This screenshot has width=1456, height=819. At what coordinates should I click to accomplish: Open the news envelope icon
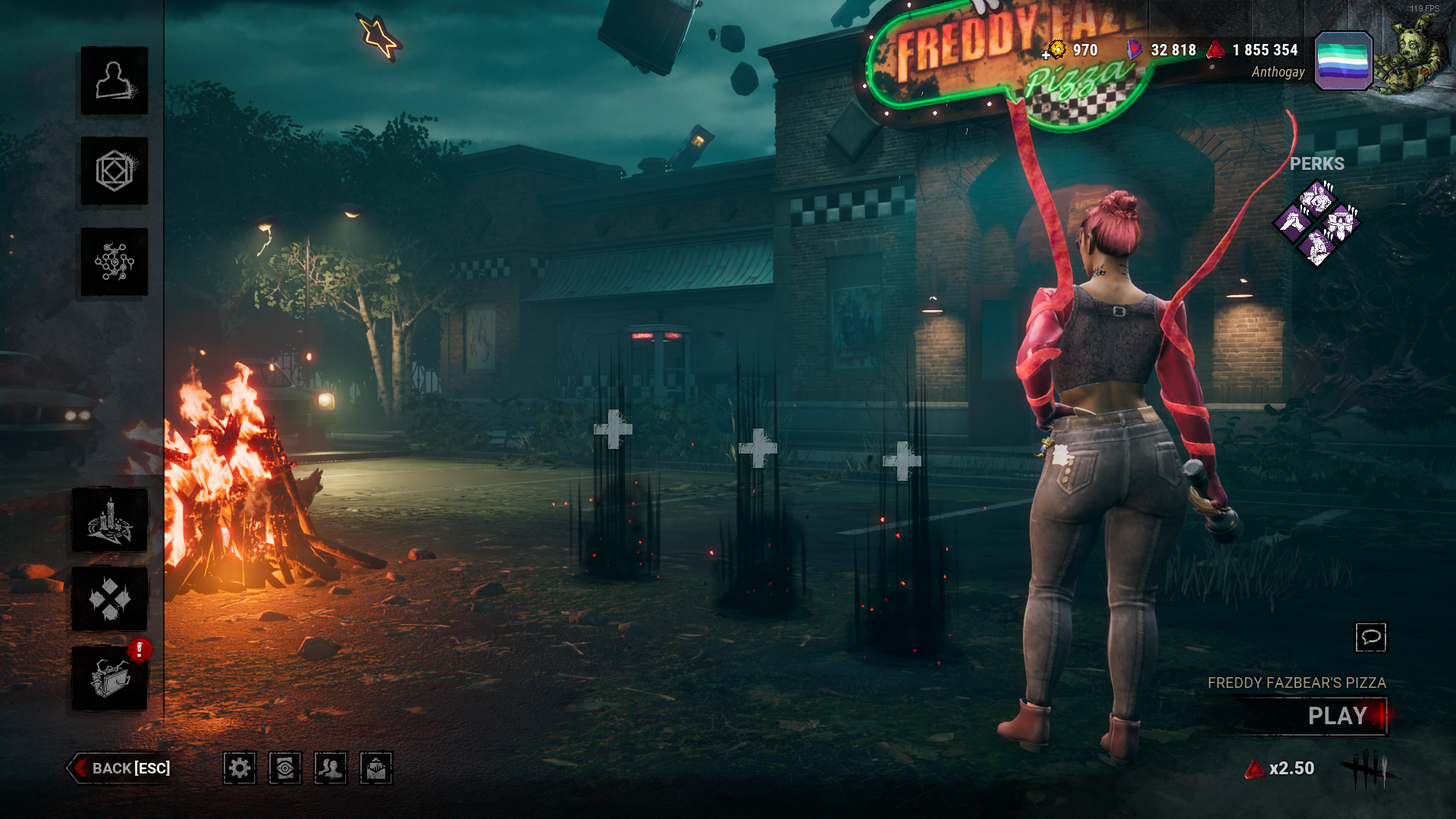point(376,769)
